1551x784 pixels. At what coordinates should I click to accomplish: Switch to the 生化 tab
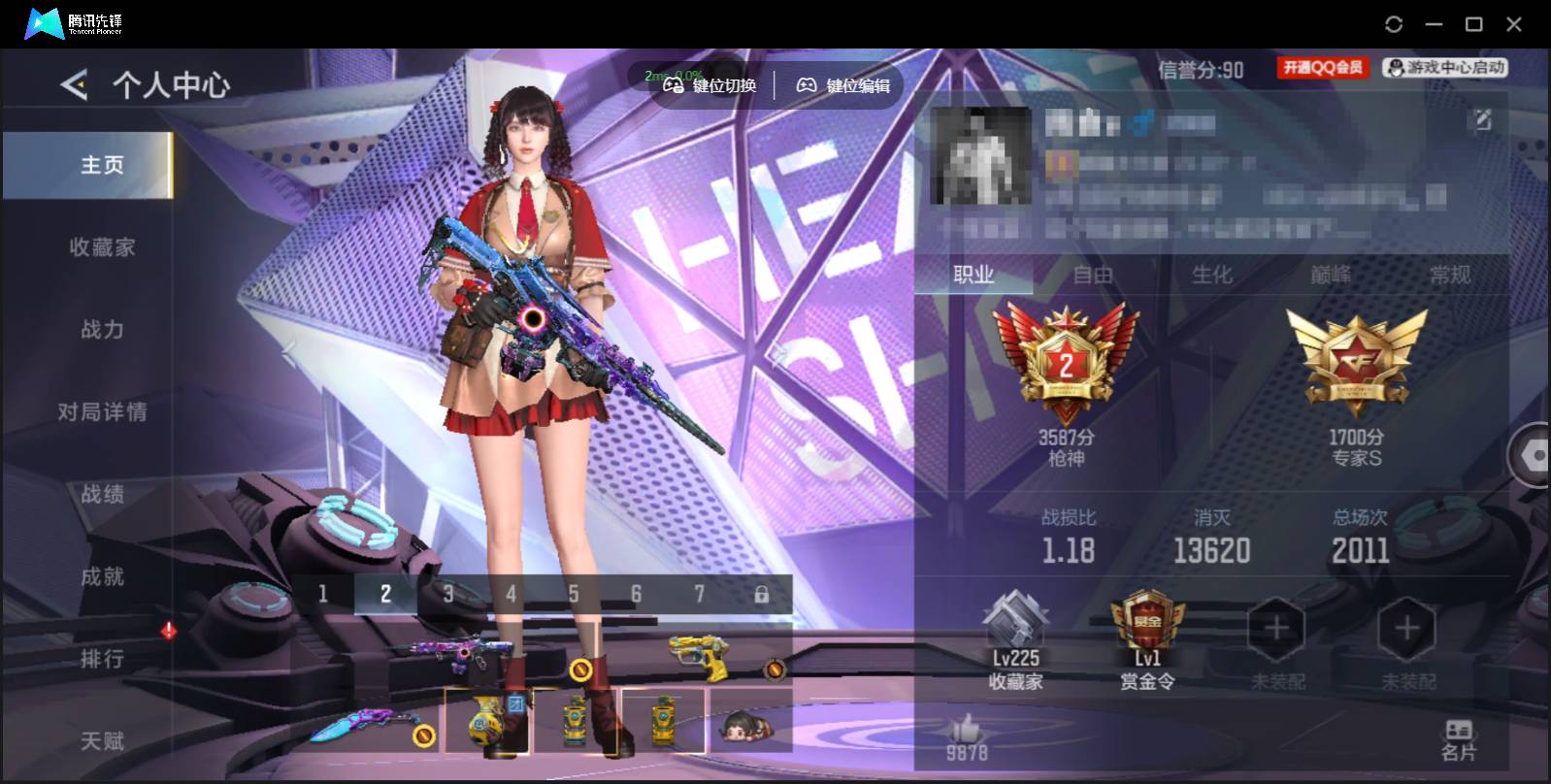coord(1211,276)
